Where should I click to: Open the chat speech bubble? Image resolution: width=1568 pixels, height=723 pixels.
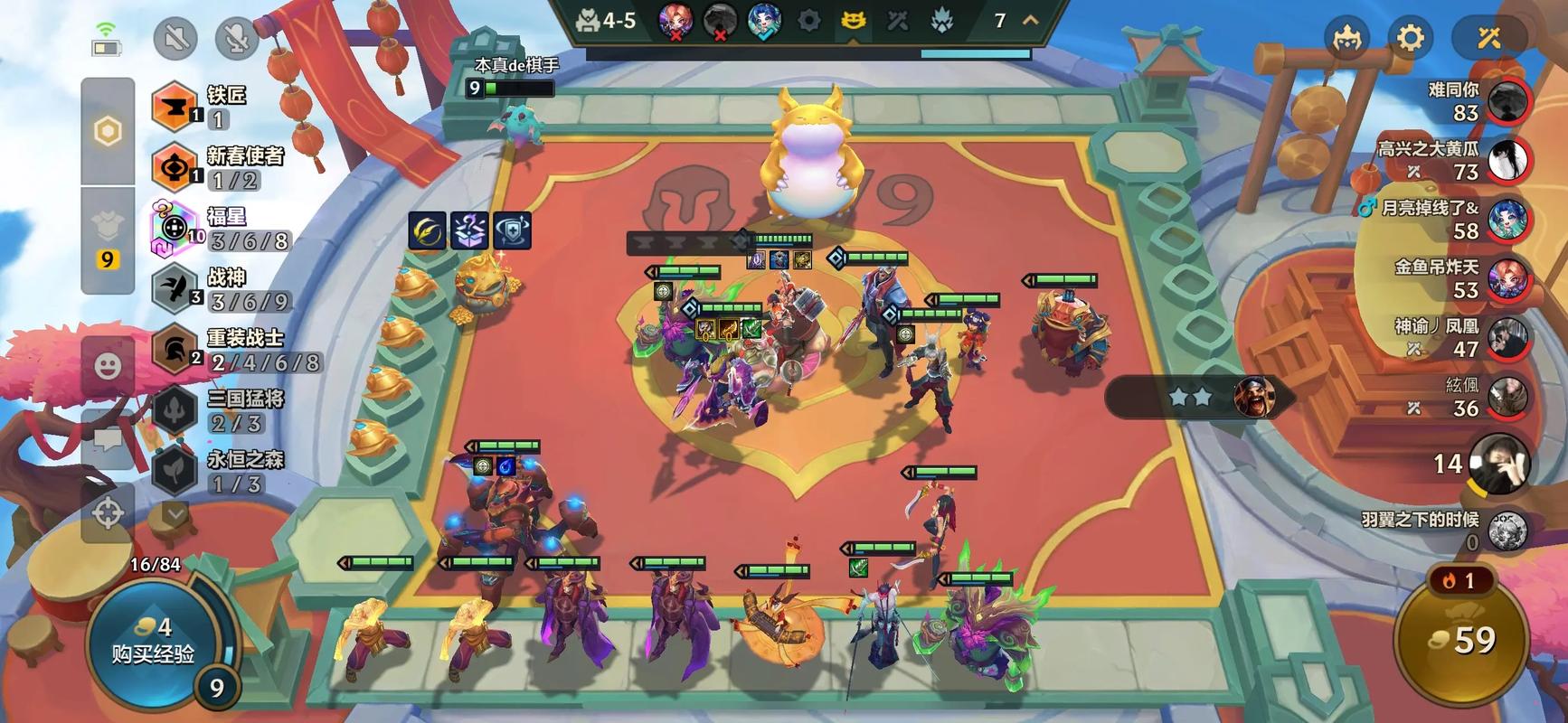pyautogui.click(x=109, y=440)
